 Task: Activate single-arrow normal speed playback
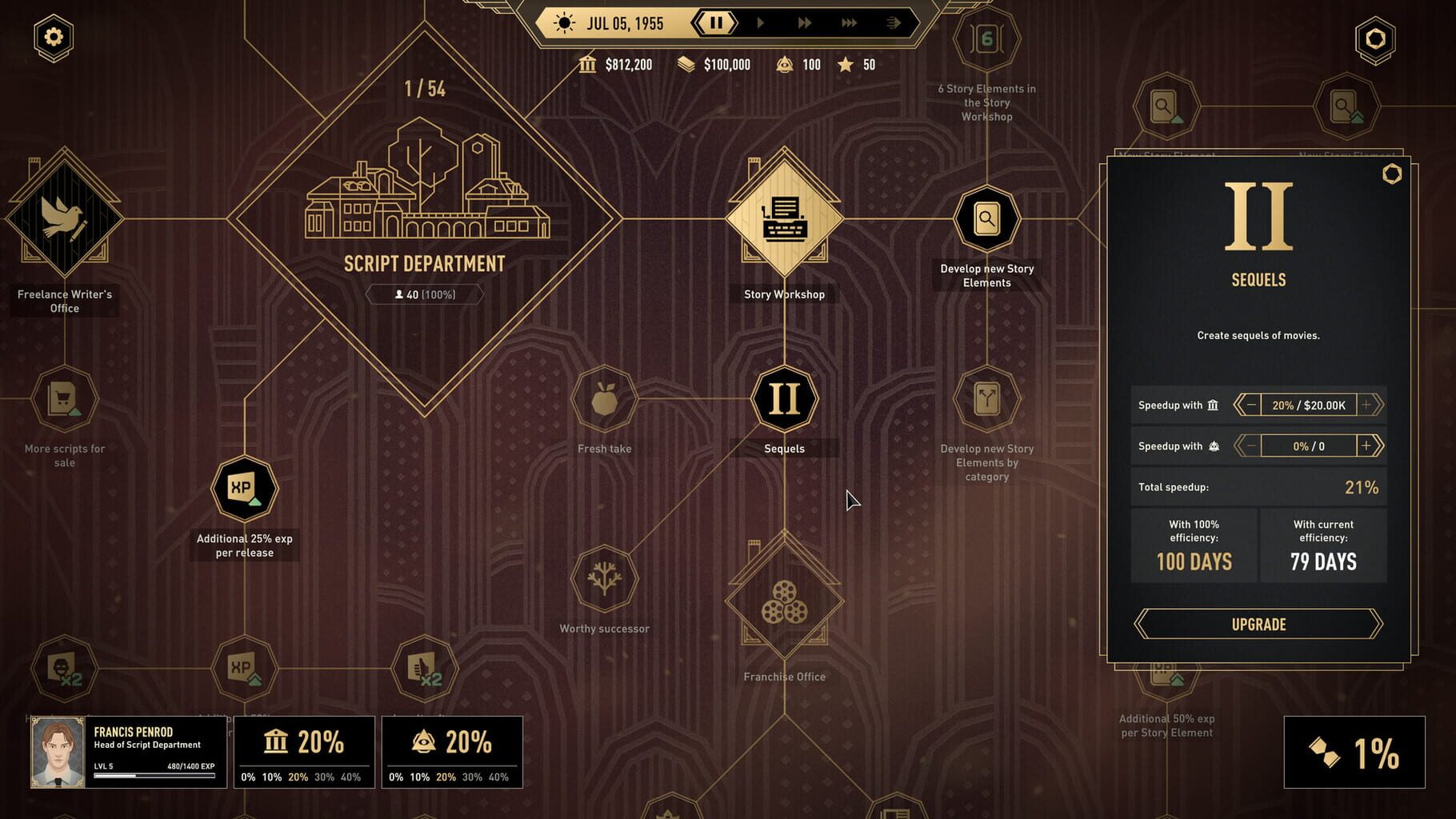pos(760,22)
